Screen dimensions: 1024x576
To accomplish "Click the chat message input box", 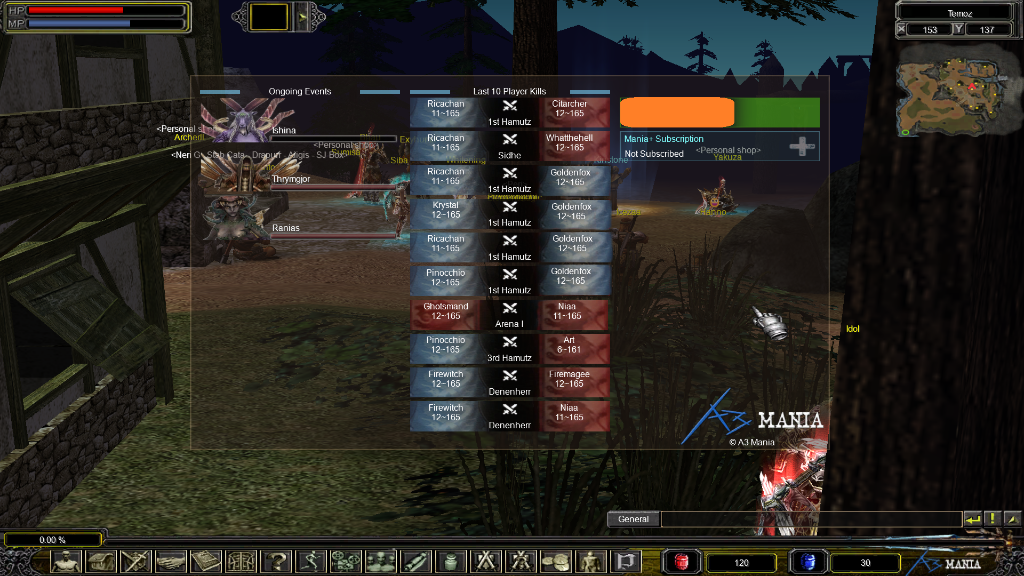I will pos(810,519).
